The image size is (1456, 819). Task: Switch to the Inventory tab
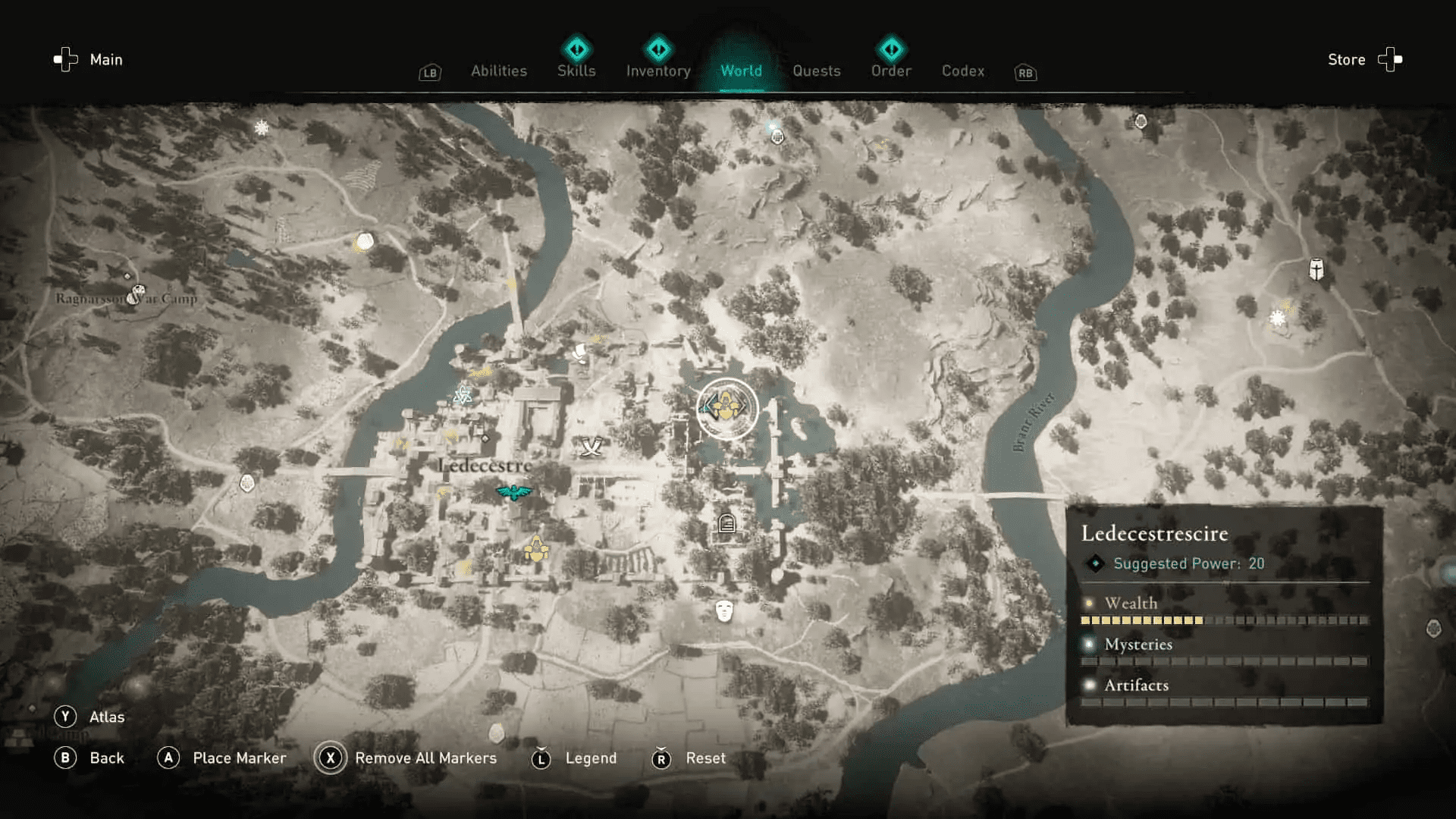tap(658, 71)
